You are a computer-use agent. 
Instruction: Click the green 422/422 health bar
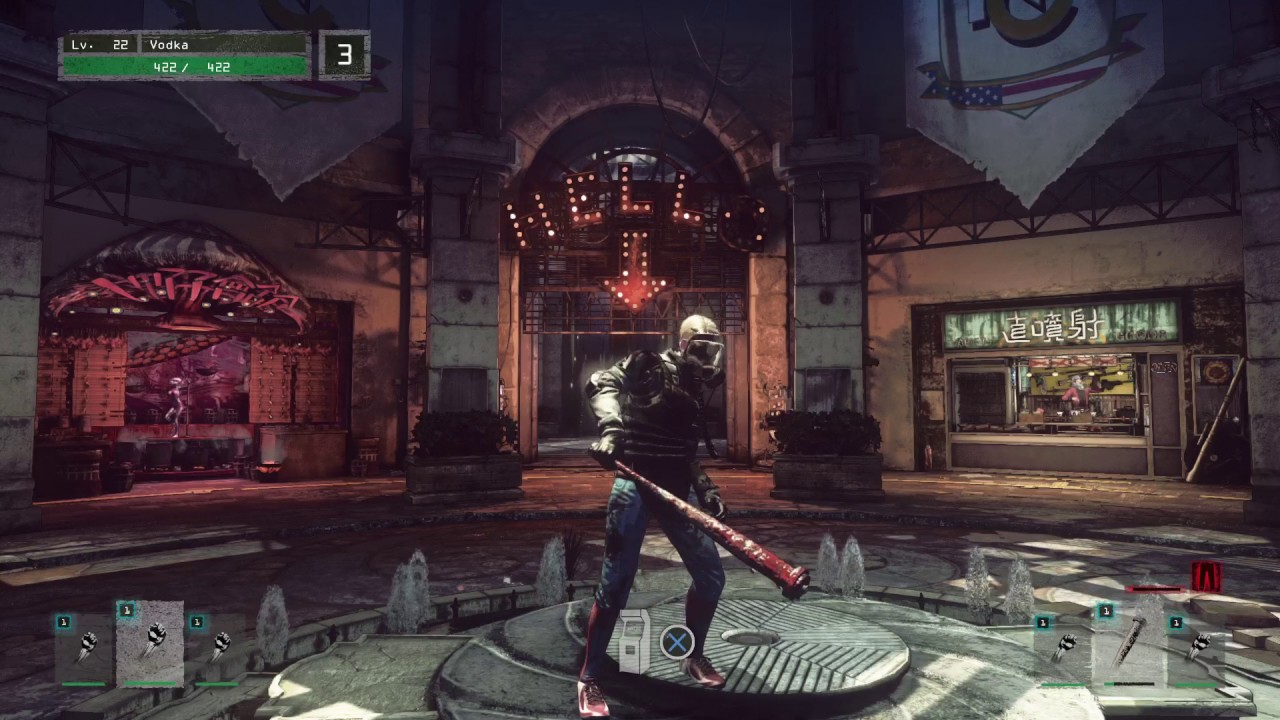pyautogui.click(x=185, y=66)
